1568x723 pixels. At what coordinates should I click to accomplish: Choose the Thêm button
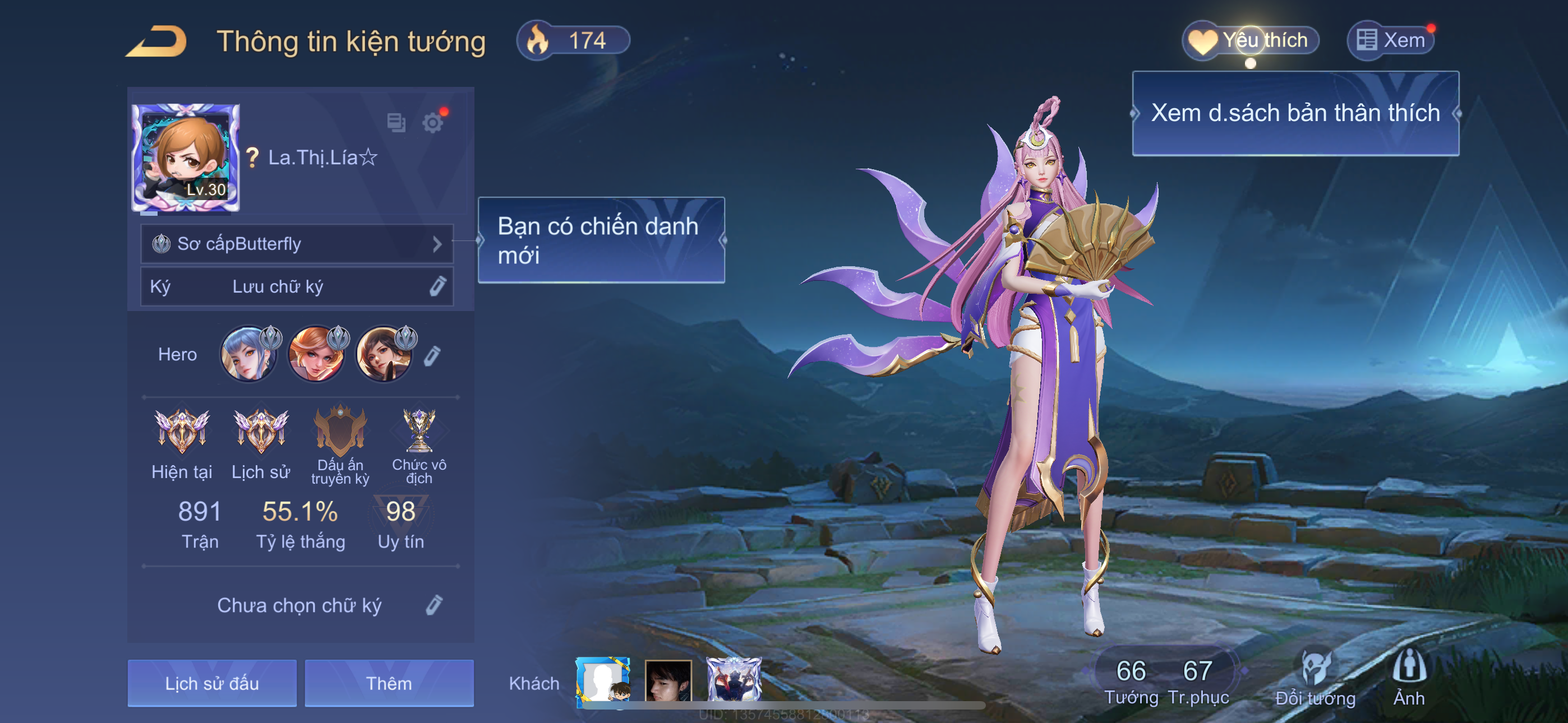pos(389,683)
